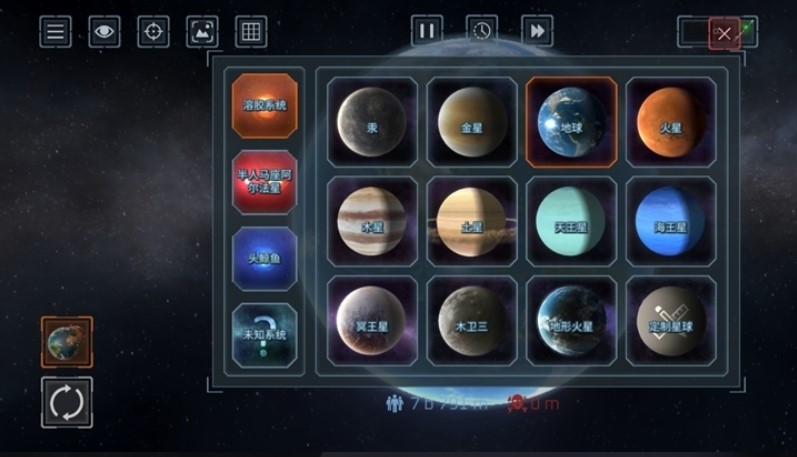The width and height of the screenshot is (797, 457).
Task: Choose the 金星 planet tile
Action: click(472, 122)
